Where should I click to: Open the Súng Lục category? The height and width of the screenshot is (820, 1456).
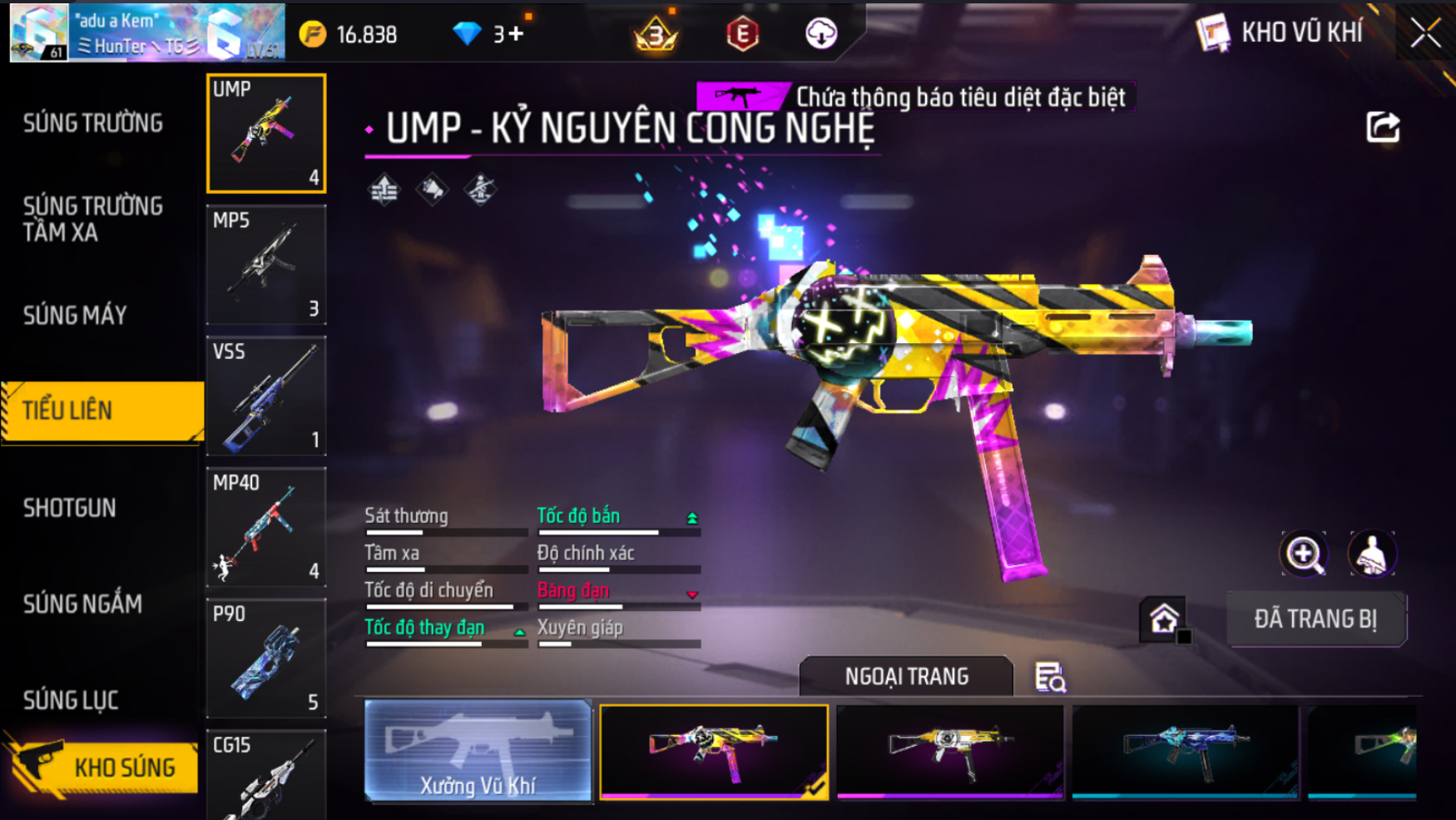(71, 700)
